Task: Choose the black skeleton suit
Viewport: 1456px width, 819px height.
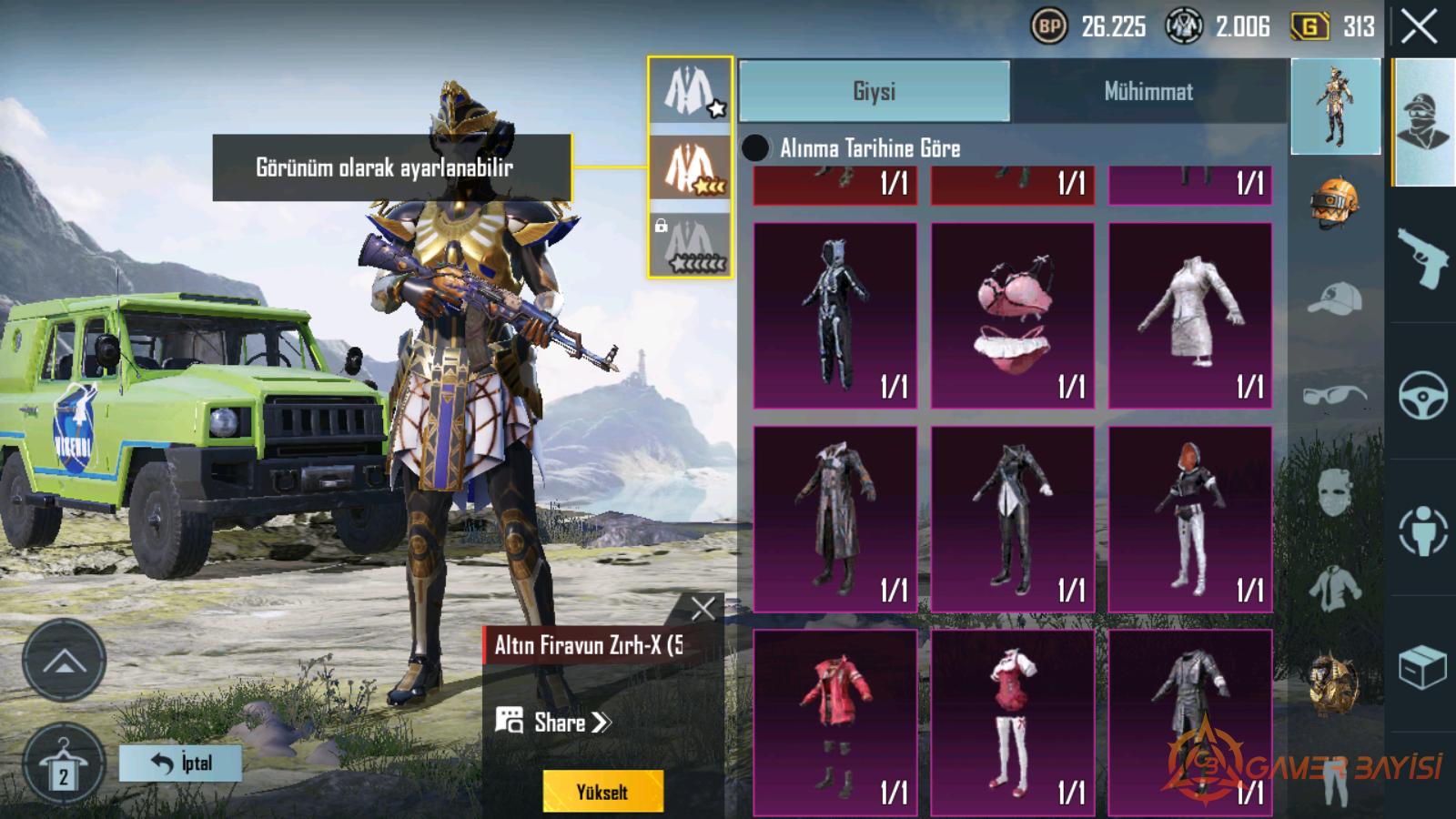Action: click(834, 315)
